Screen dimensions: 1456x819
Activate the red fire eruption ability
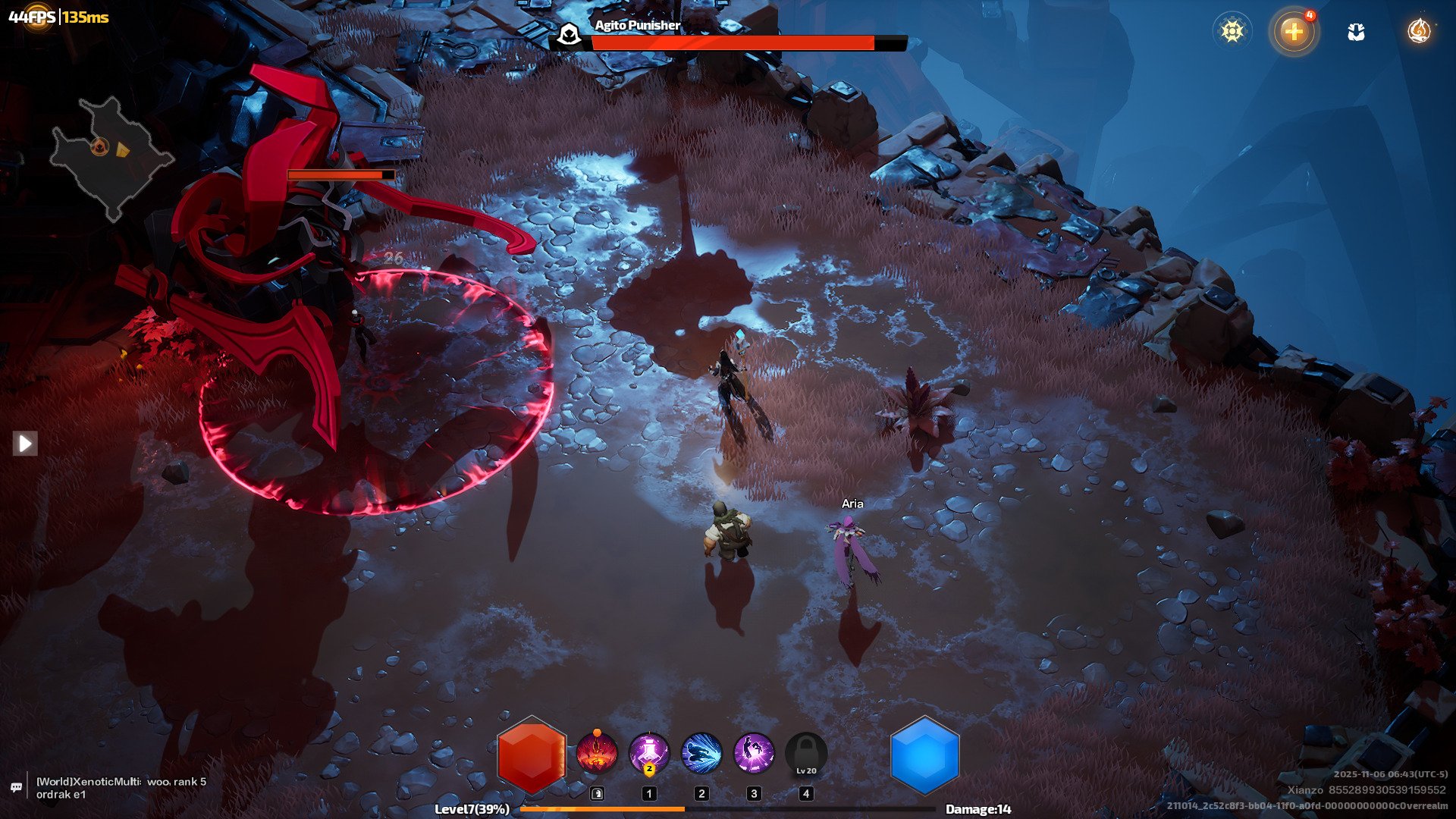(597, 754)
